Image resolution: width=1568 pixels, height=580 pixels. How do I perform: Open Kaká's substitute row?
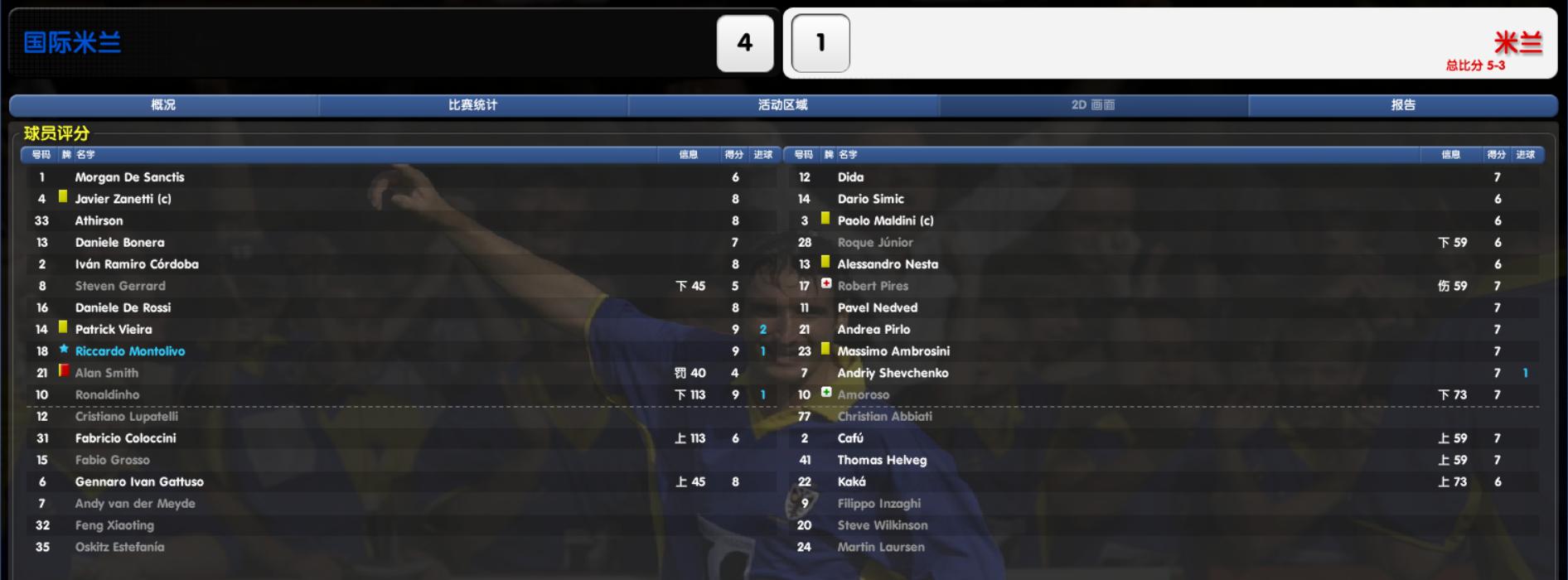tap(851, 482)
